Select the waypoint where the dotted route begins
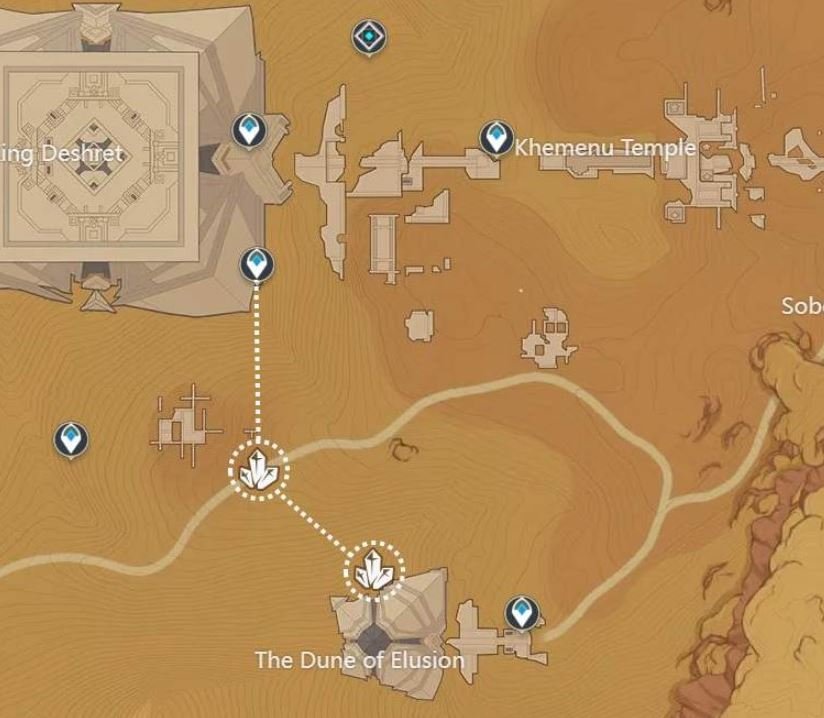This screenshot has width=824, height=718. 258,266
